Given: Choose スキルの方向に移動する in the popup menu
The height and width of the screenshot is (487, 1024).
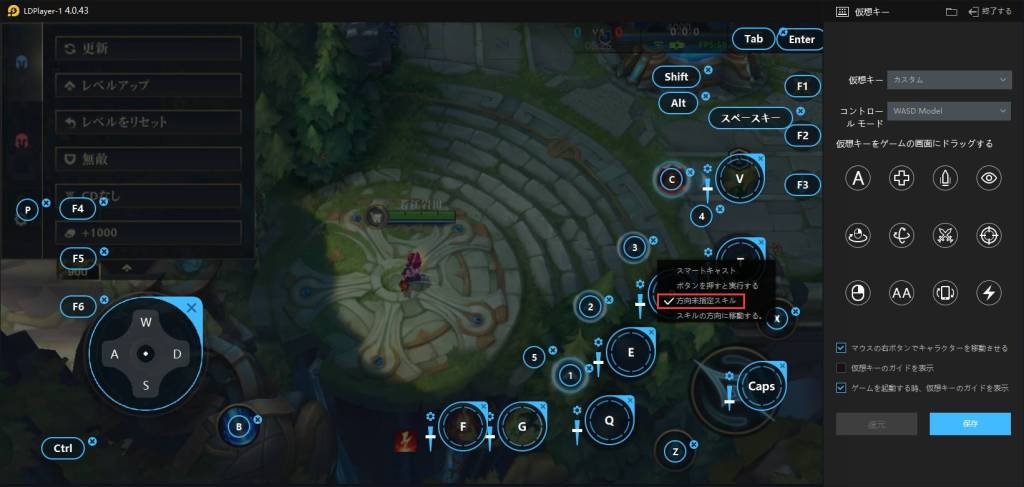Looking at the screenshot, I should click(717, 316).
